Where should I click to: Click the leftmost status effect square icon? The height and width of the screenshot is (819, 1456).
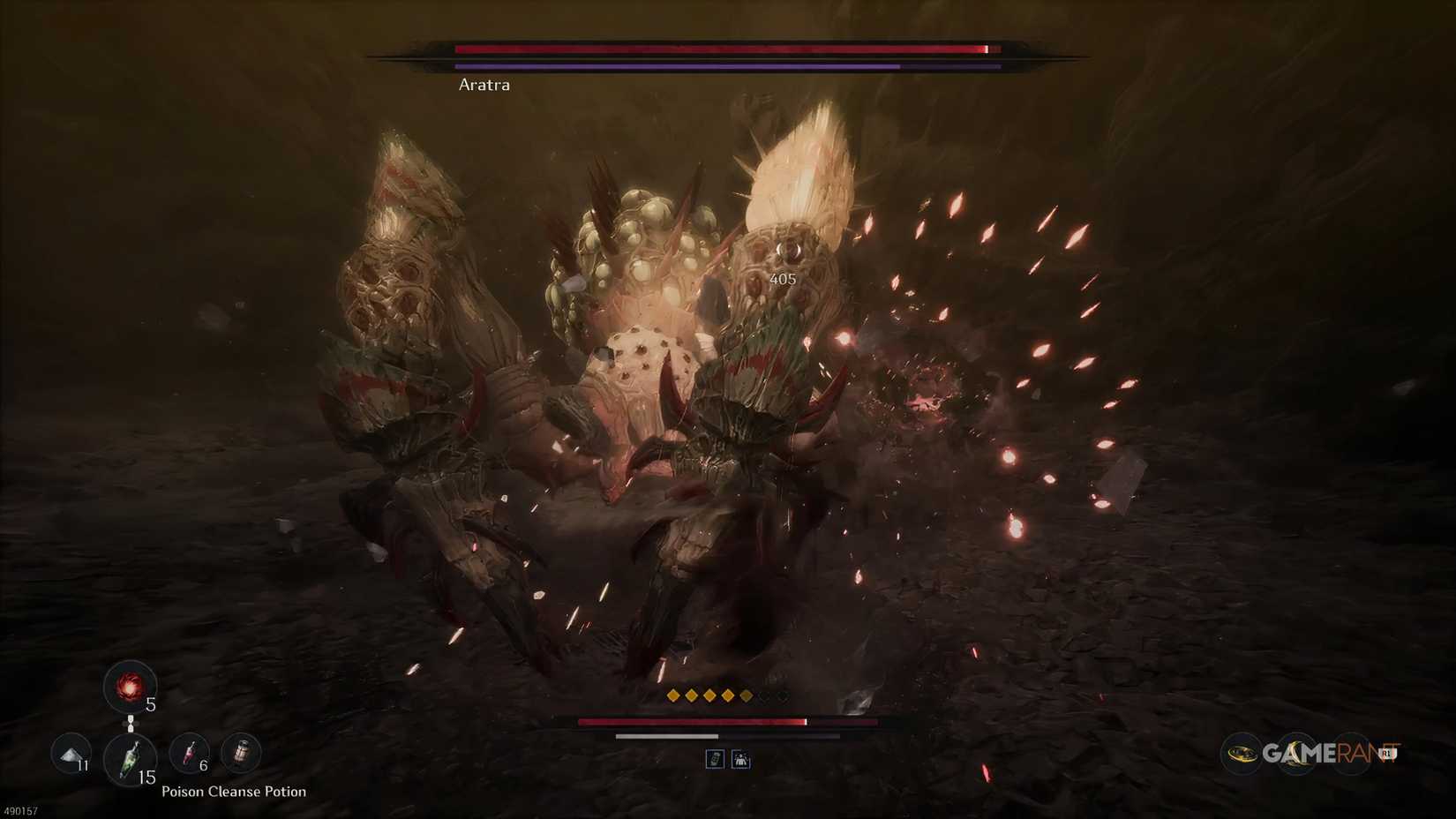[x=716, y=759]
